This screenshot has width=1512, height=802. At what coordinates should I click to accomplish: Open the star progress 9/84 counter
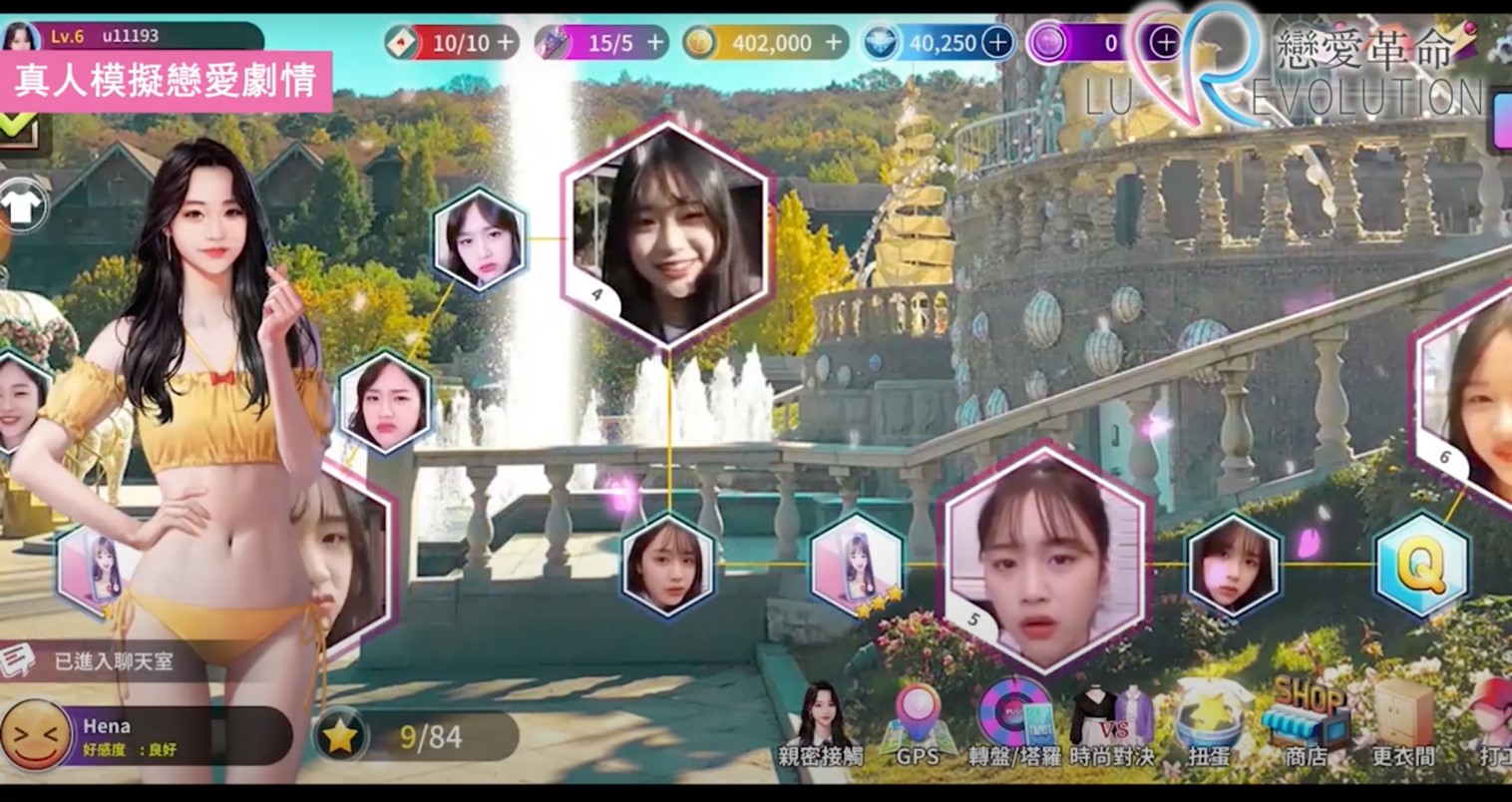point(417,737)
